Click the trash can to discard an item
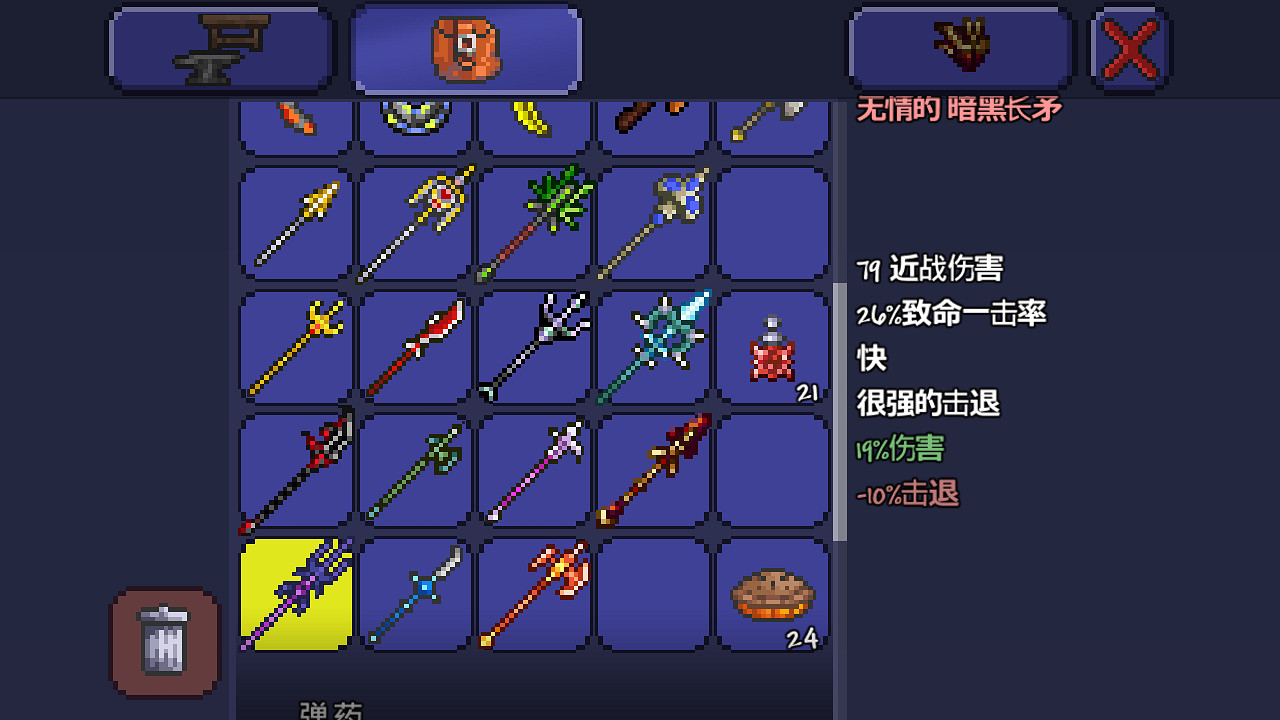 click(163, 643)
